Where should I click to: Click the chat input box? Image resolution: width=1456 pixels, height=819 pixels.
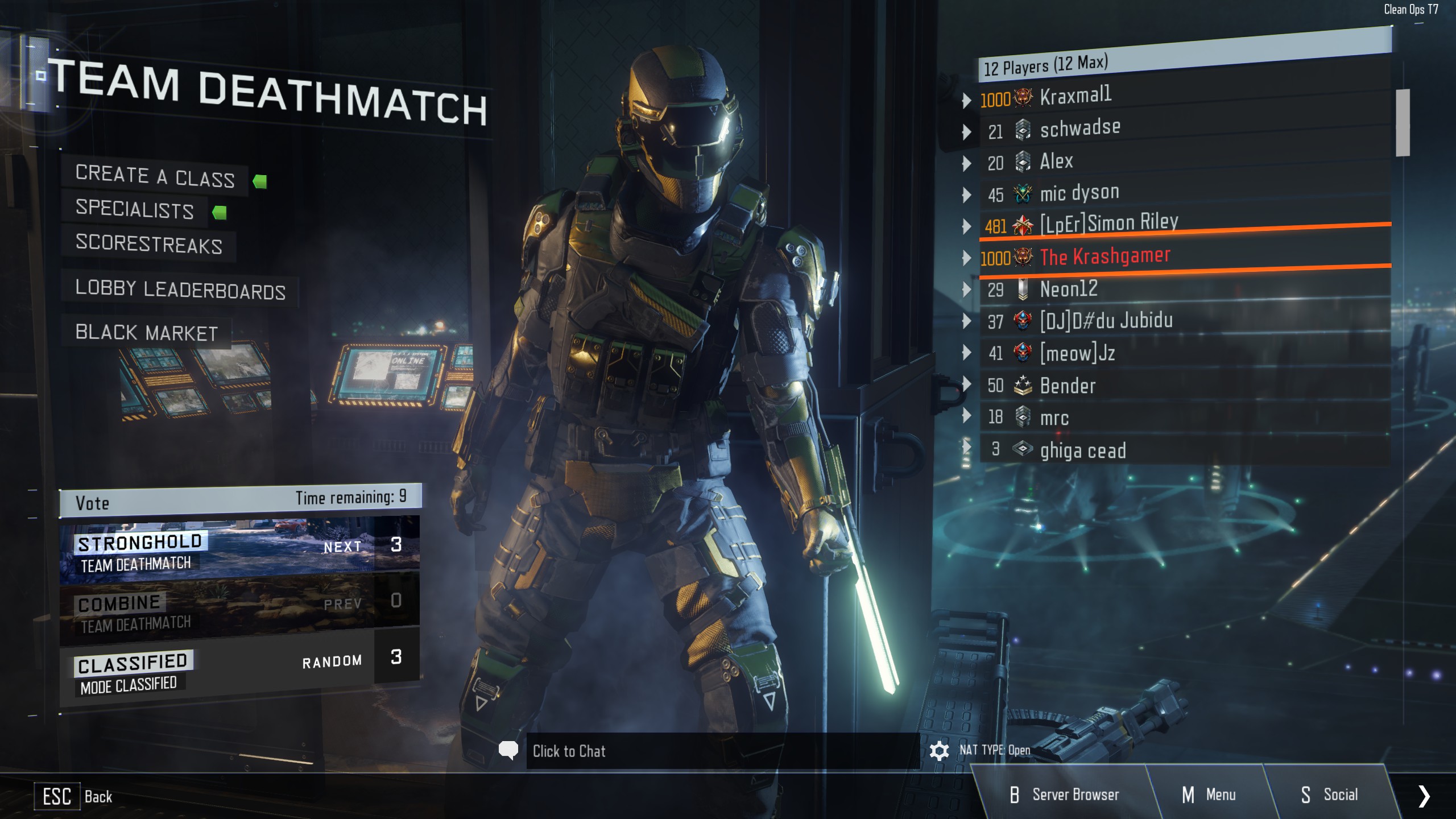722,751
